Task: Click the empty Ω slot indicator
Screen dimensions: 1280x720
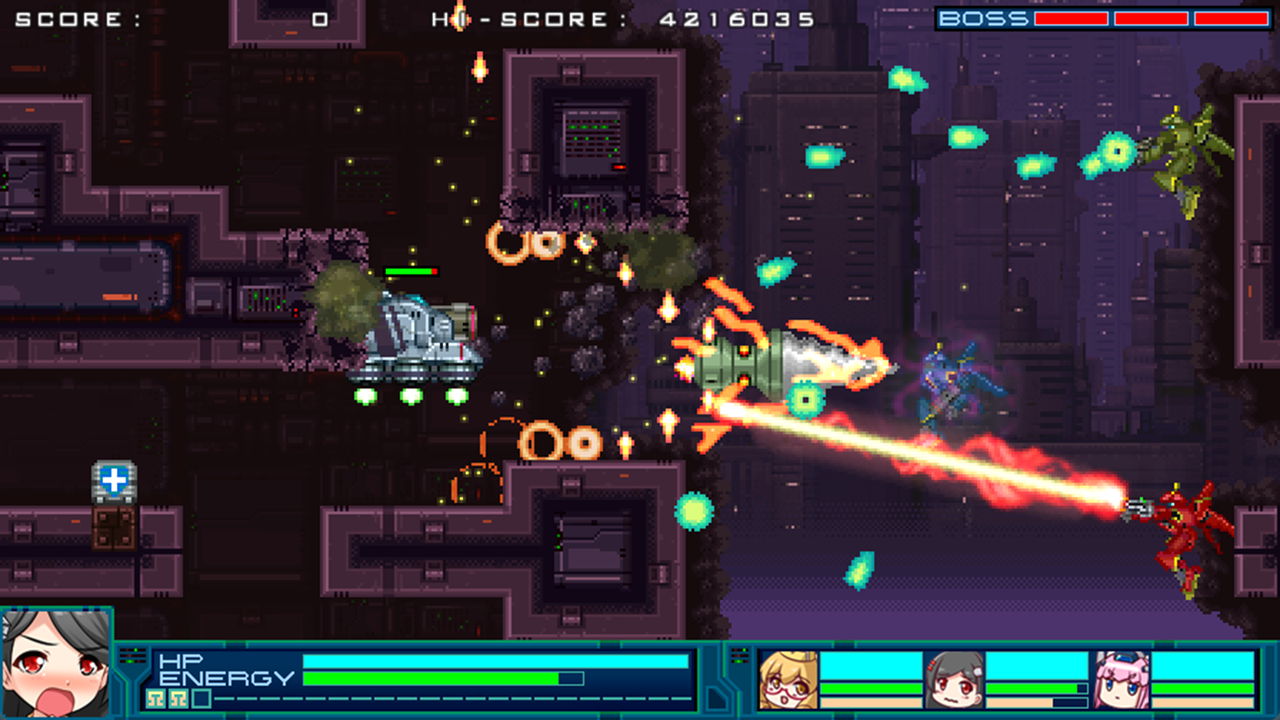Action: pos(201,698)
